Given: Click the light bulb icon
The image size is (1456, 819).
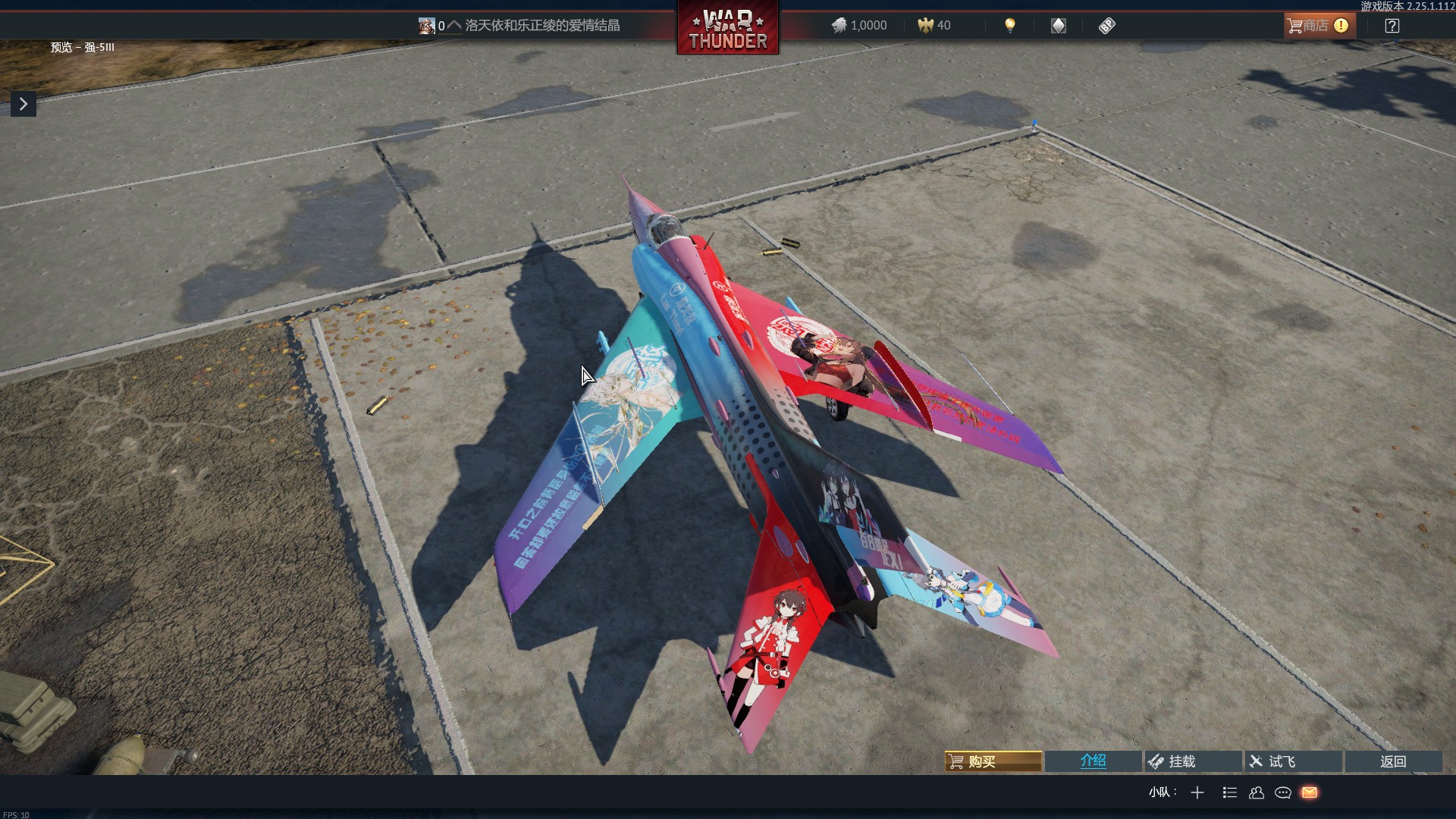Looking at the screenshot, I should (x=1009, y=26).
